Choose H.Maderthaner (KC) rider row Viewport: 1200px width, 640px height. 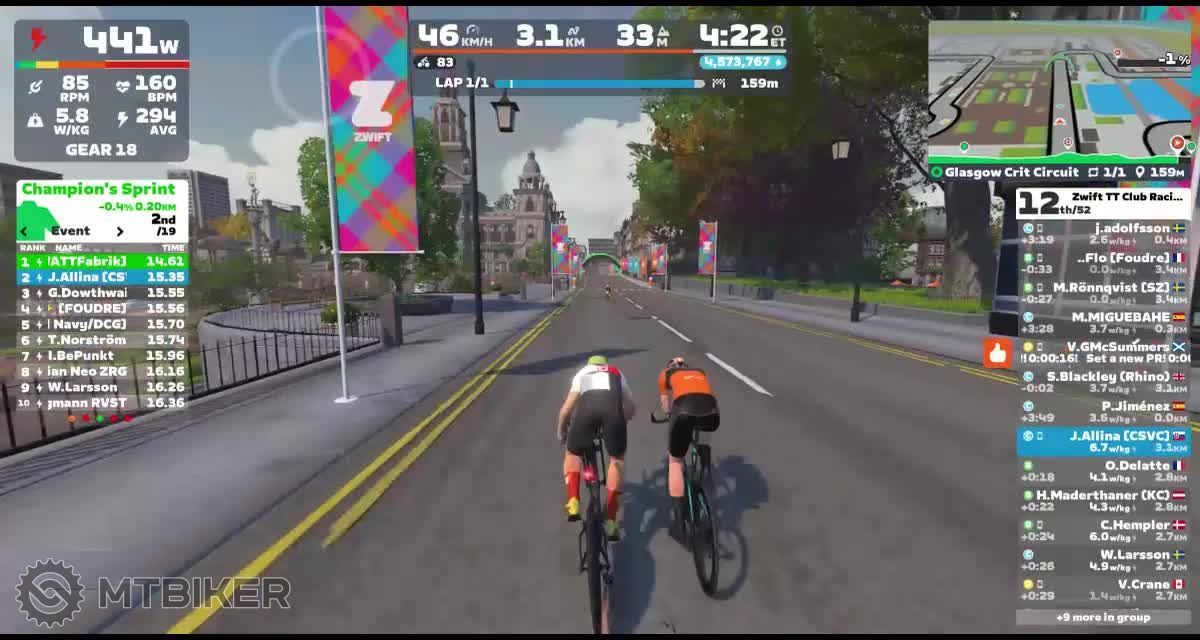pos(1103,500)
